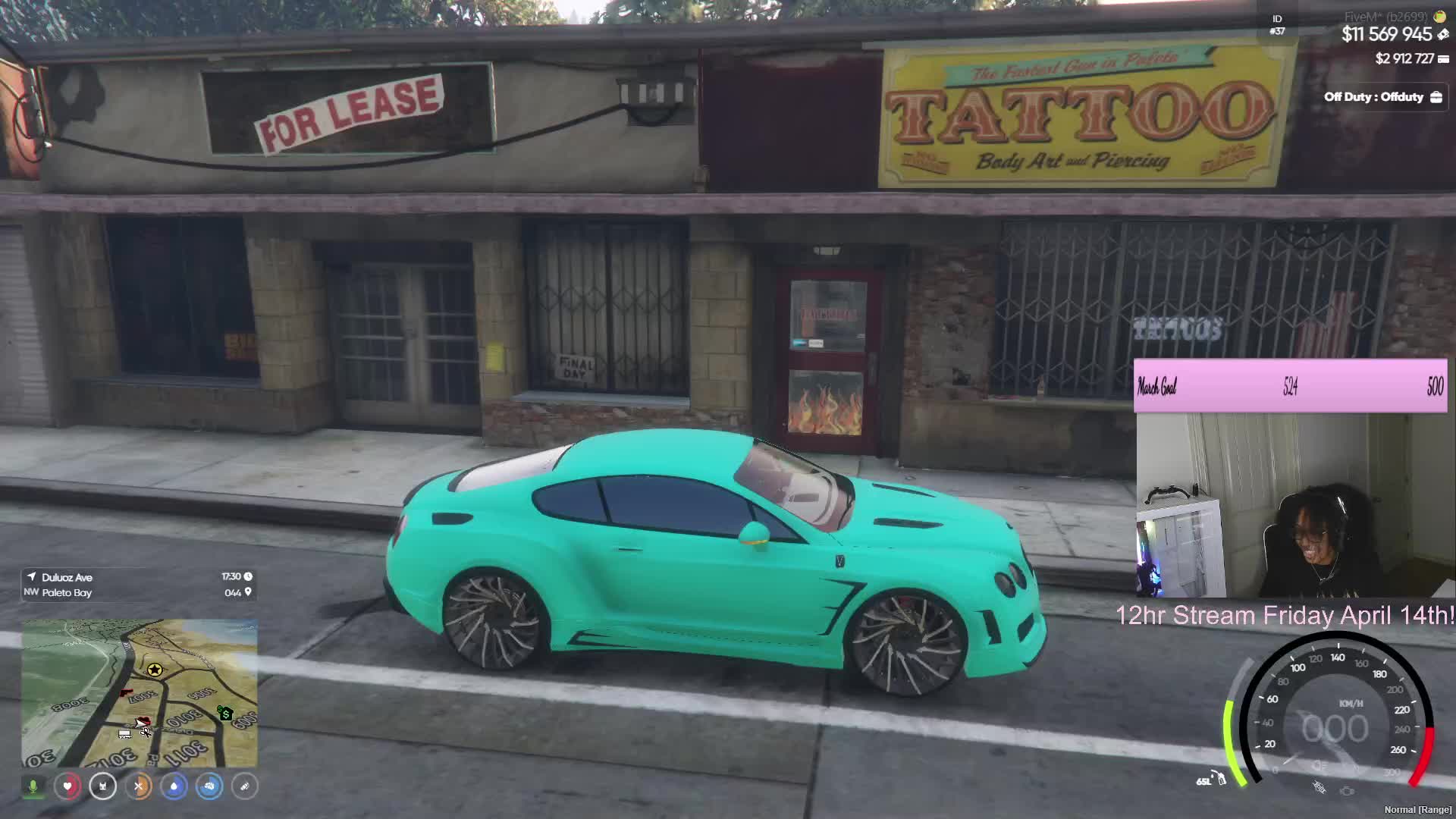The width and height of the screenshot is (1456, 819).
Task: Click the white truck marker on minimap
Action: click(x=124, y=733)
